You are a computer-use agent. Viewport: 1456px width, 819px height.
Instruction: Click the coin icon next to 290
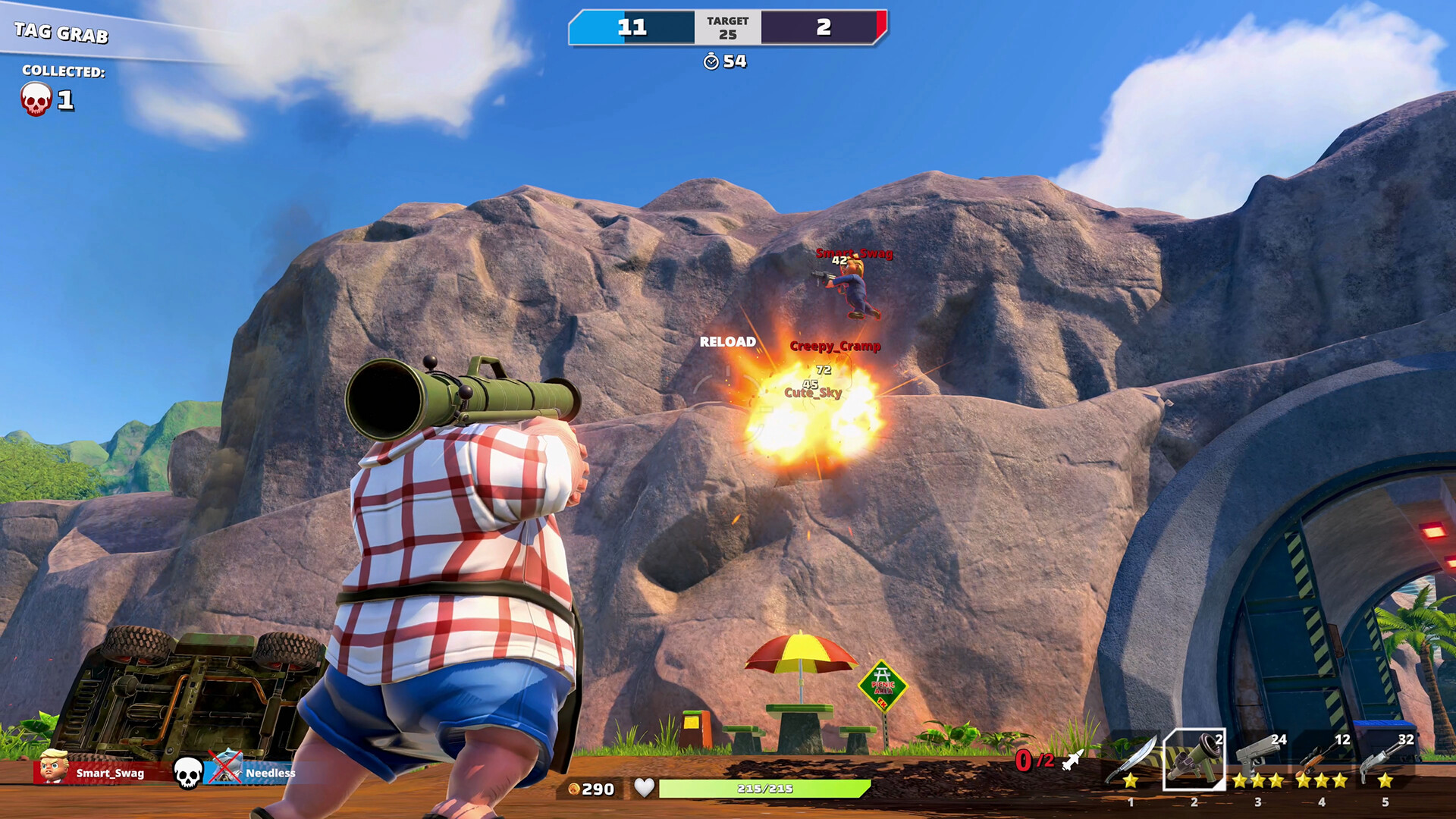pos(575,789)
